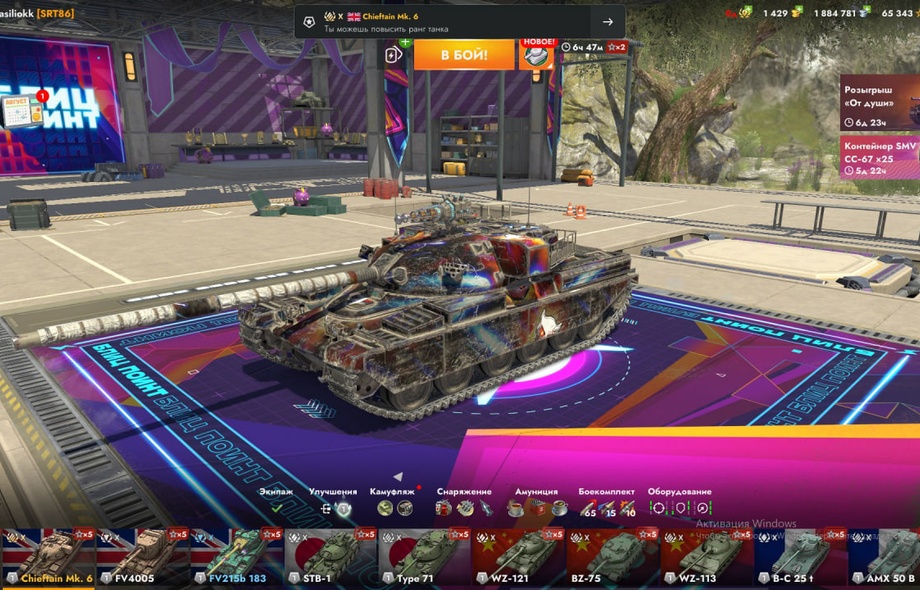This screenshot has height=590, width=920.
Task: Choose the FV215b 183 tank
Action: tap(236, 558)
